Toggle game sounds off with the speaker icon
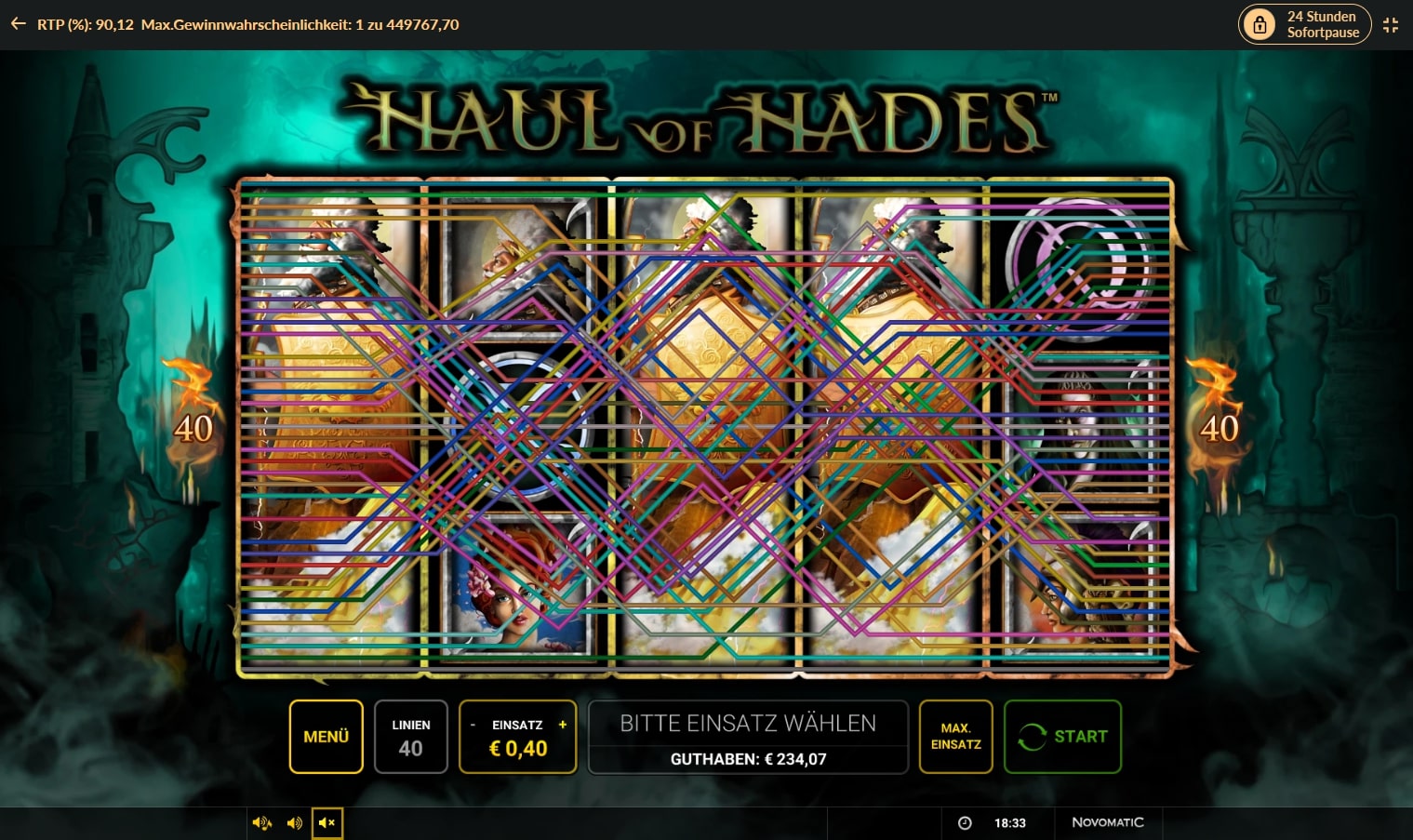The height and width of the screenshot is (840, 1413). 295,822
